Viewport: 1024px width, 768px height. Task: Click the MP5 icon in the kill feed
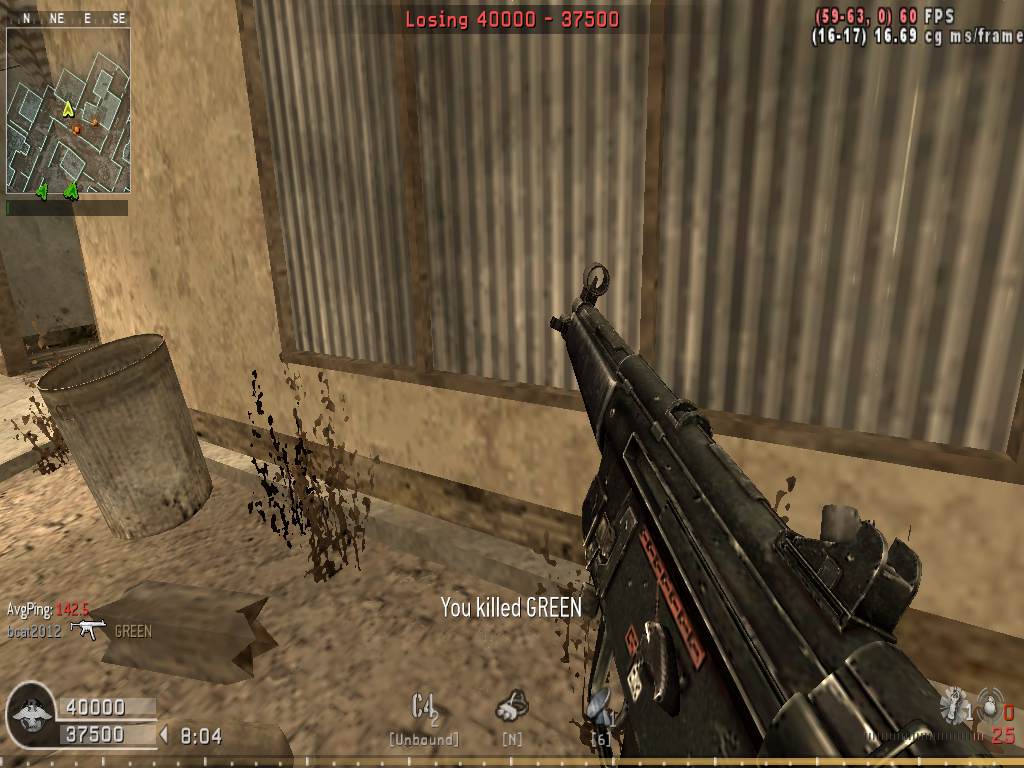(91, 629)
